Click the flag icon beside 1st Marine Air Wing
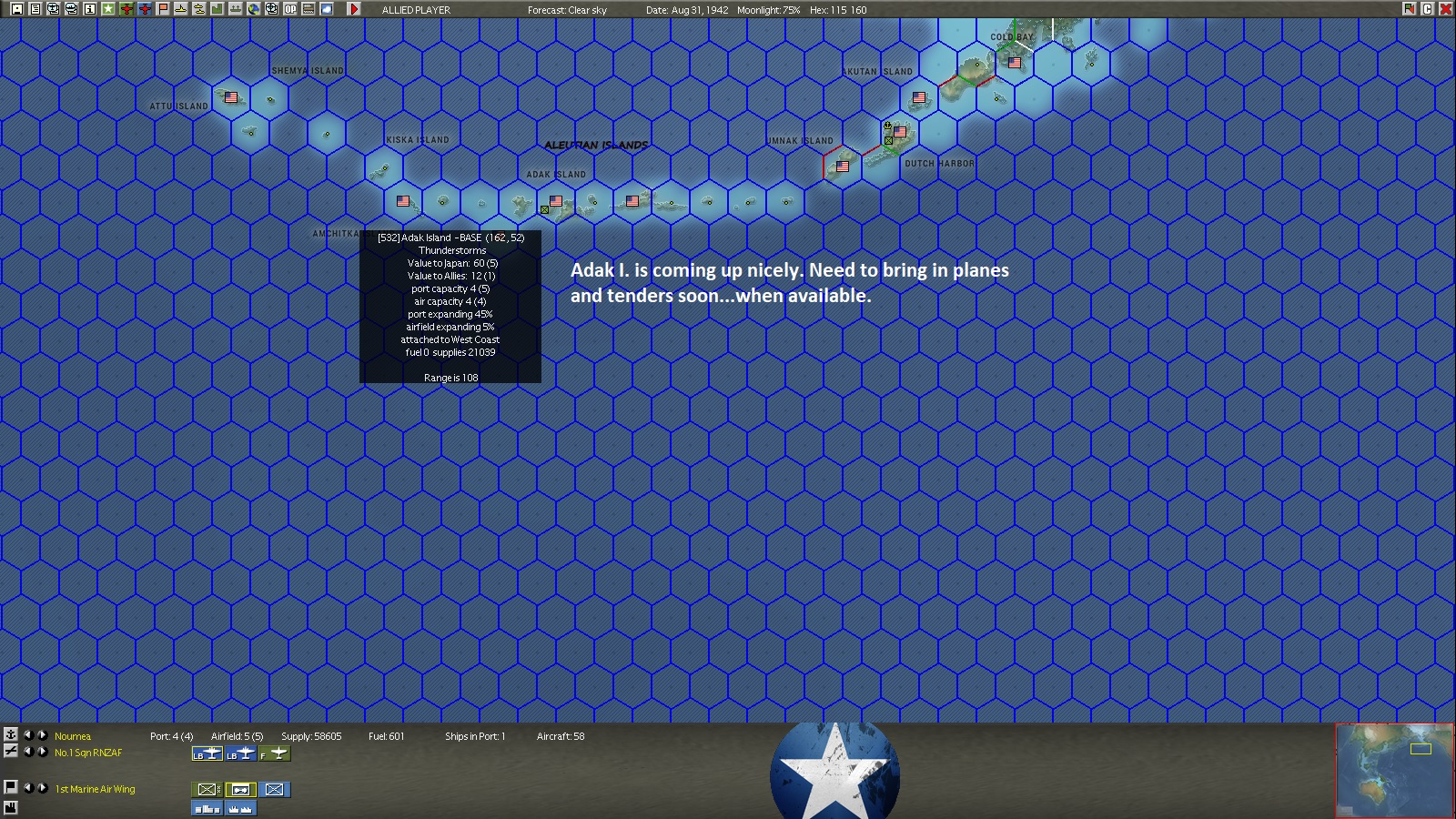Viewport: 1456px width, 819px height. coord(11,788)
